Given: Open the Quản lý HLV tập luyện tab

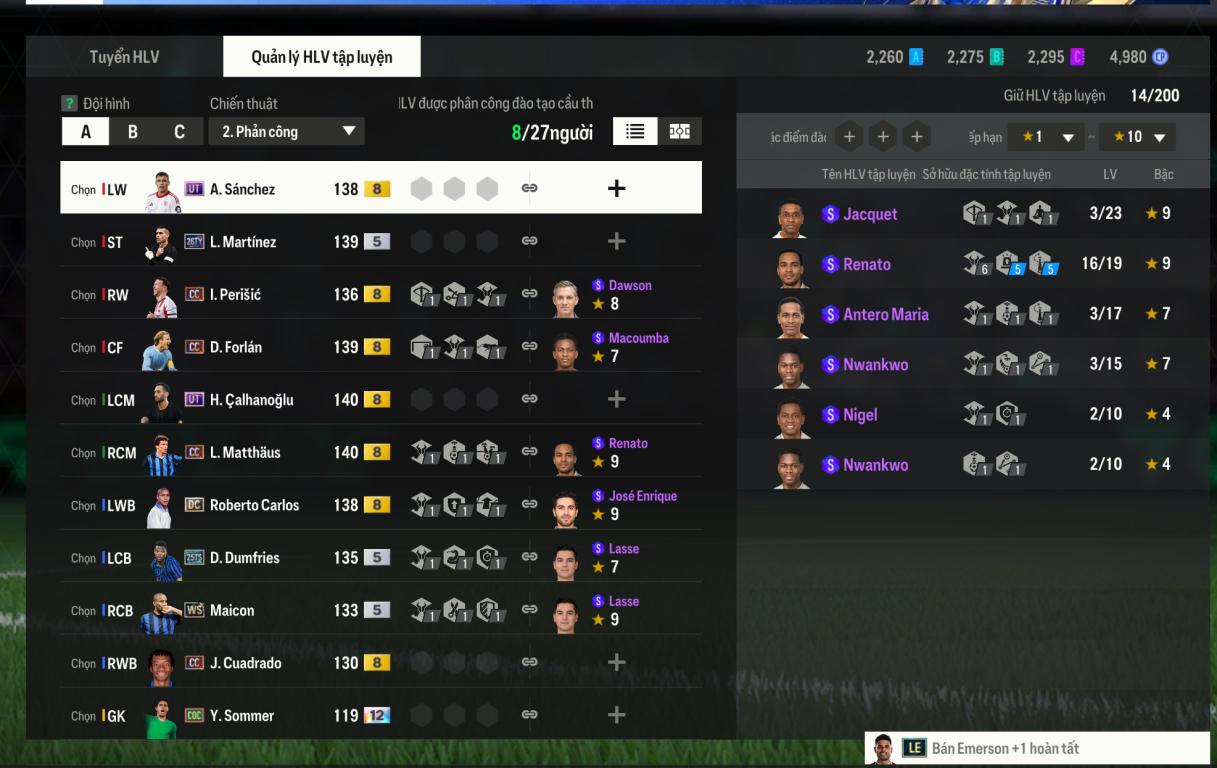Looking at the screenshot, I should 321,57.
